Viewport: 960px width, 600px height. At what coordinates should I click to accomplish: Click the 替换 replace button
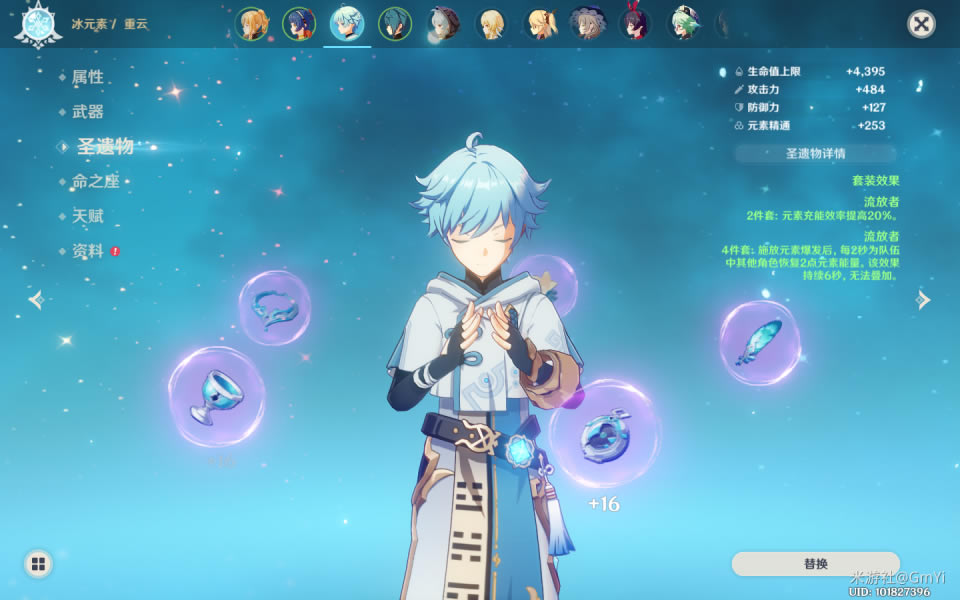click(815, 564)
